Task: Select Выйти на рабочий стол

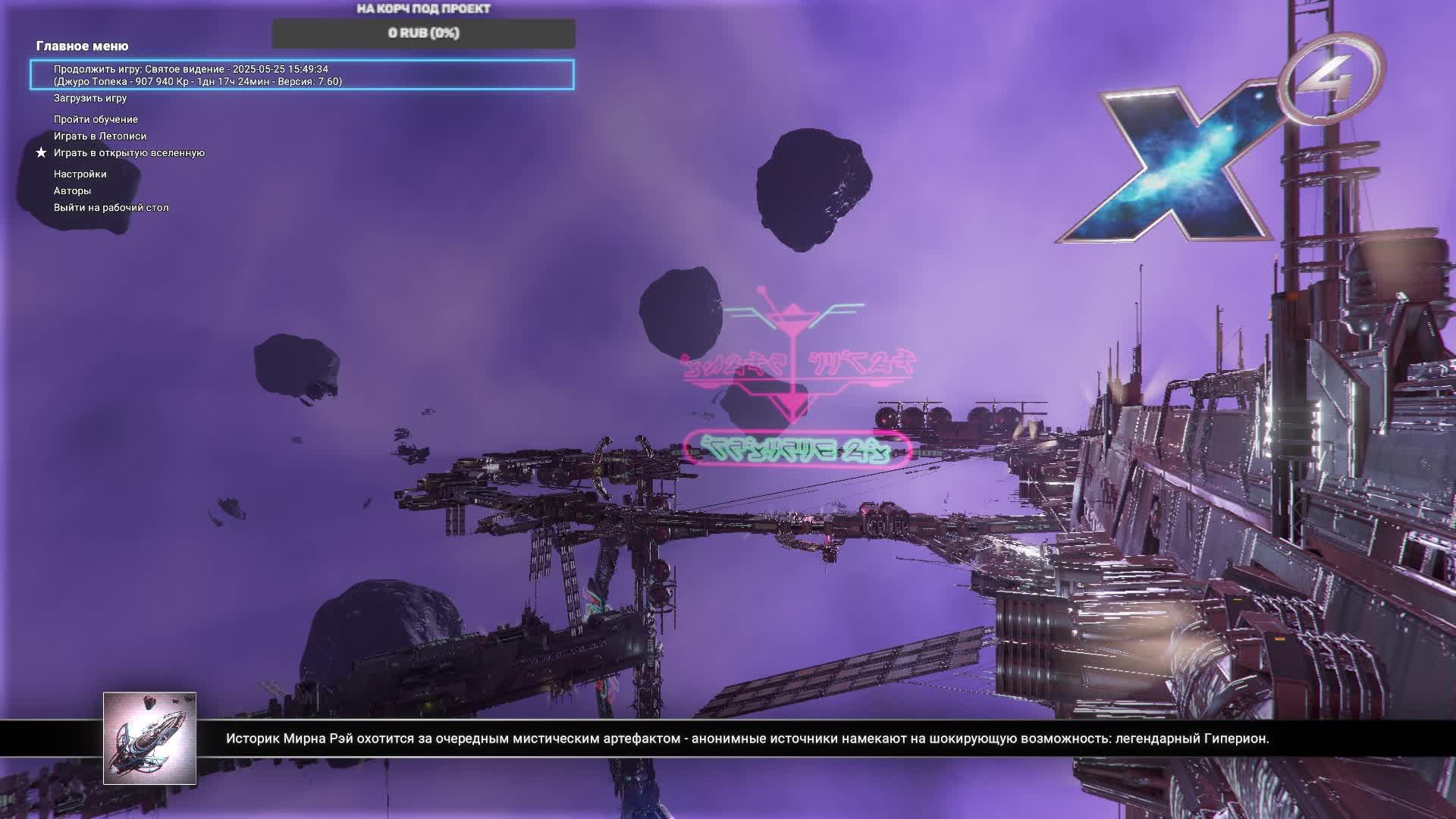Action: (x=111, y=208)
